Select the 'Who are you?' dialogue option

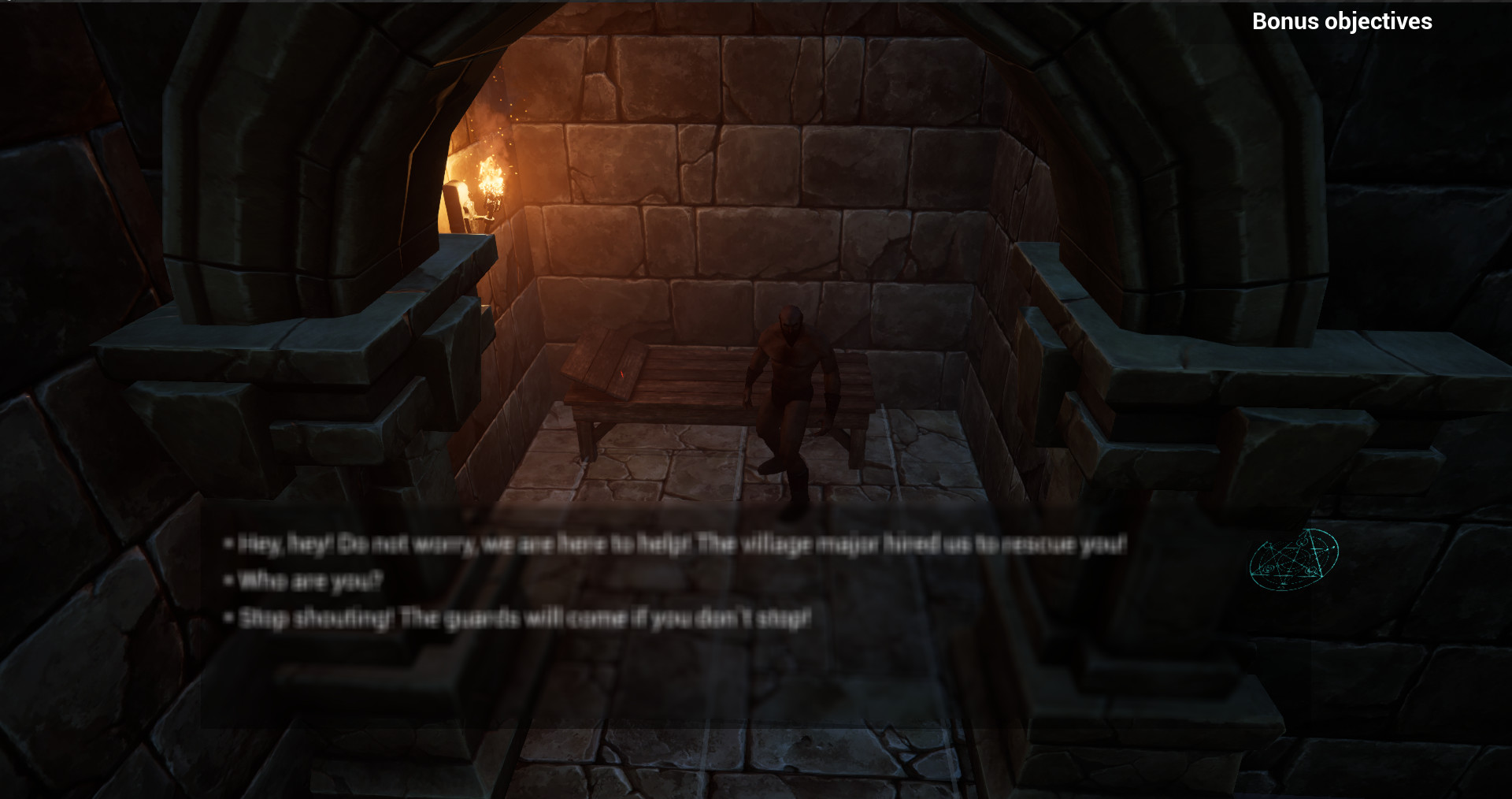click(x=309, y=579)
